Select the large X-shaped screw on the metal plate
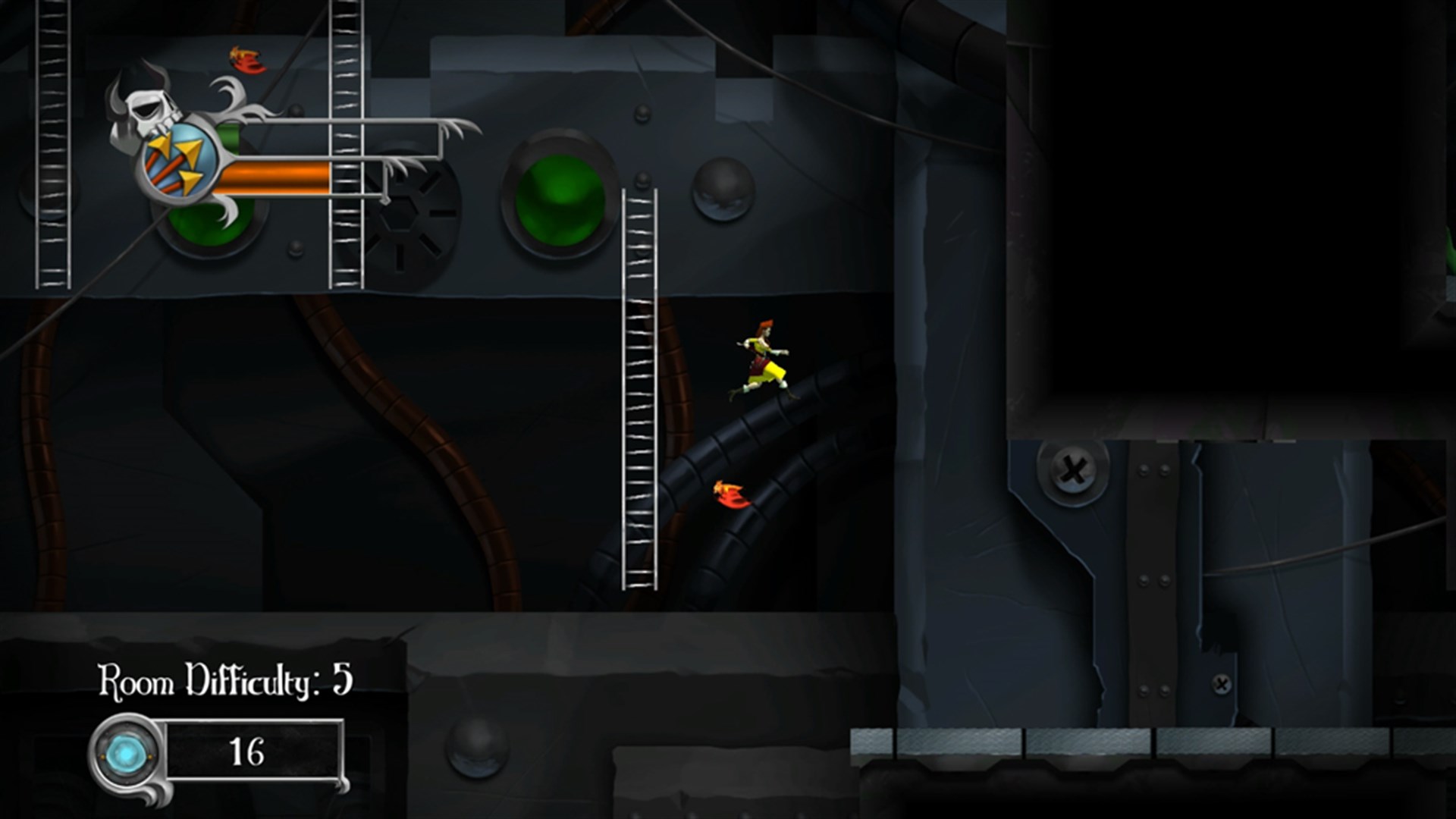1456x819 pixels. pyautogui.click(x=1072, y=474)
